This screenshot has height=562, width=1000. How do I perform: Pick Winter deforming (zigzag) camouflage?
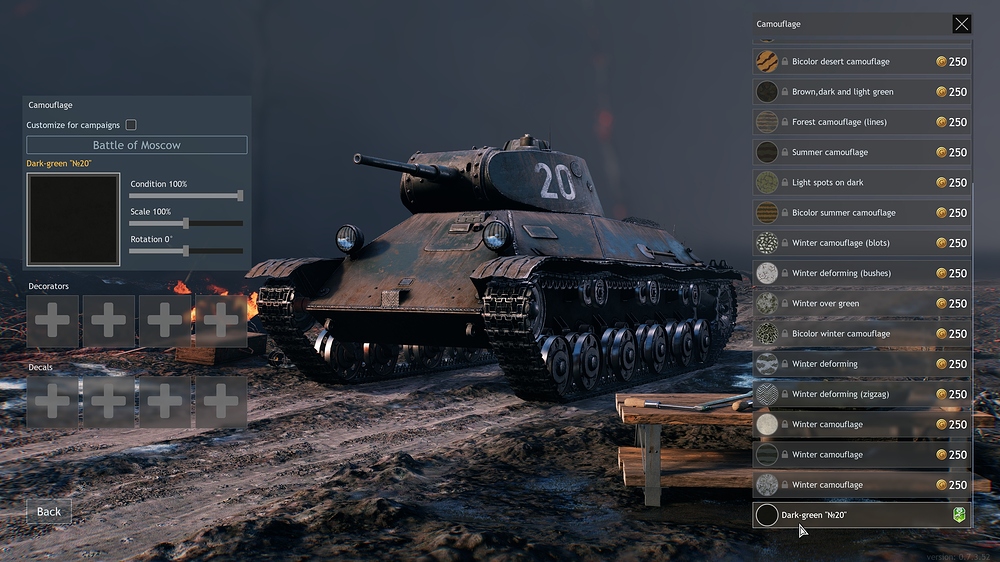coord(861,394)
